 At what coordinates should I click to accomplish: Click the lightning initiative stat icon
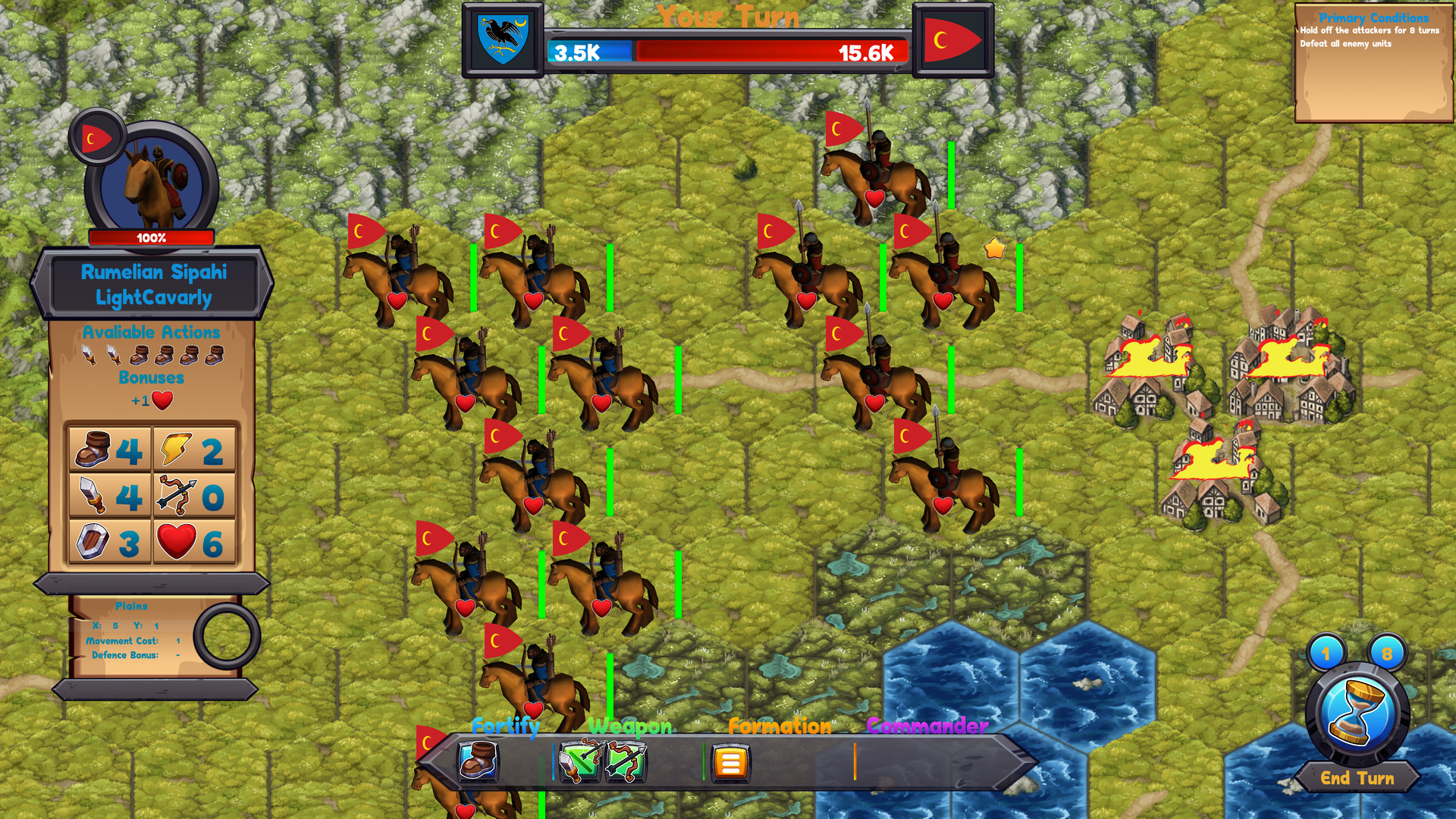coord(176,450)
